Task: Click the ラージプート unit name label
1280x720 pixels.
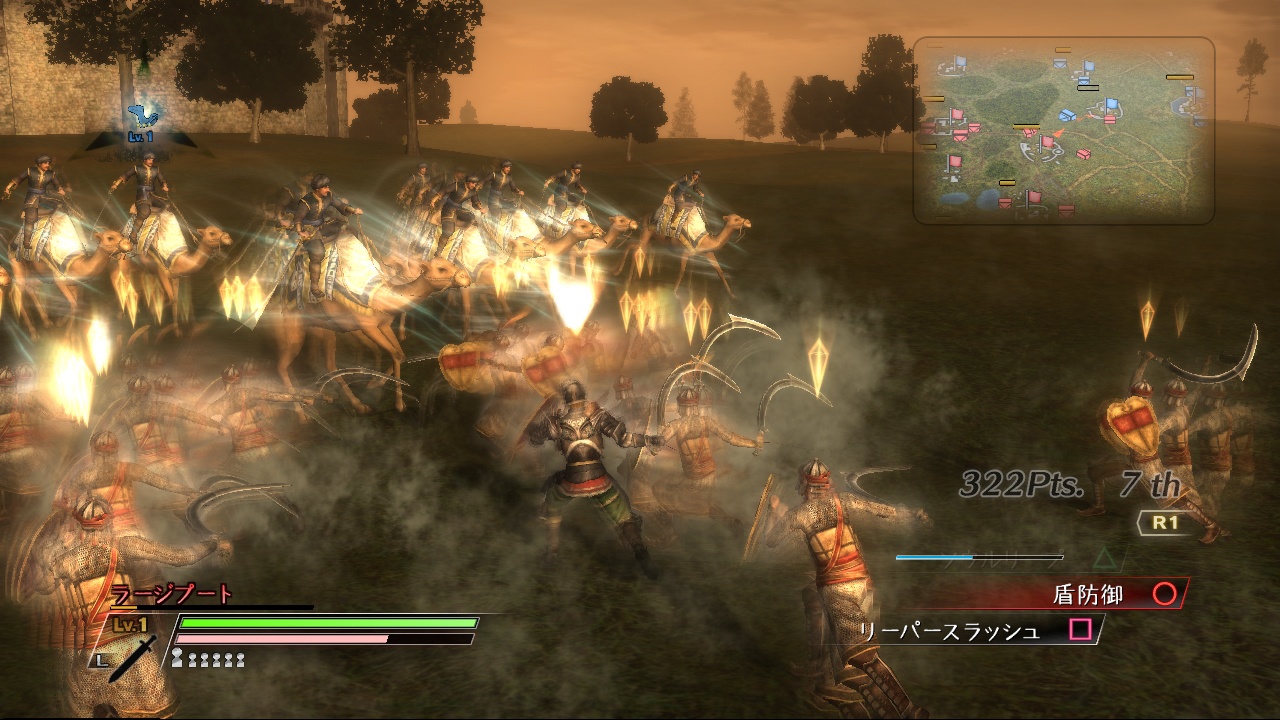Action: coord(170,594)
